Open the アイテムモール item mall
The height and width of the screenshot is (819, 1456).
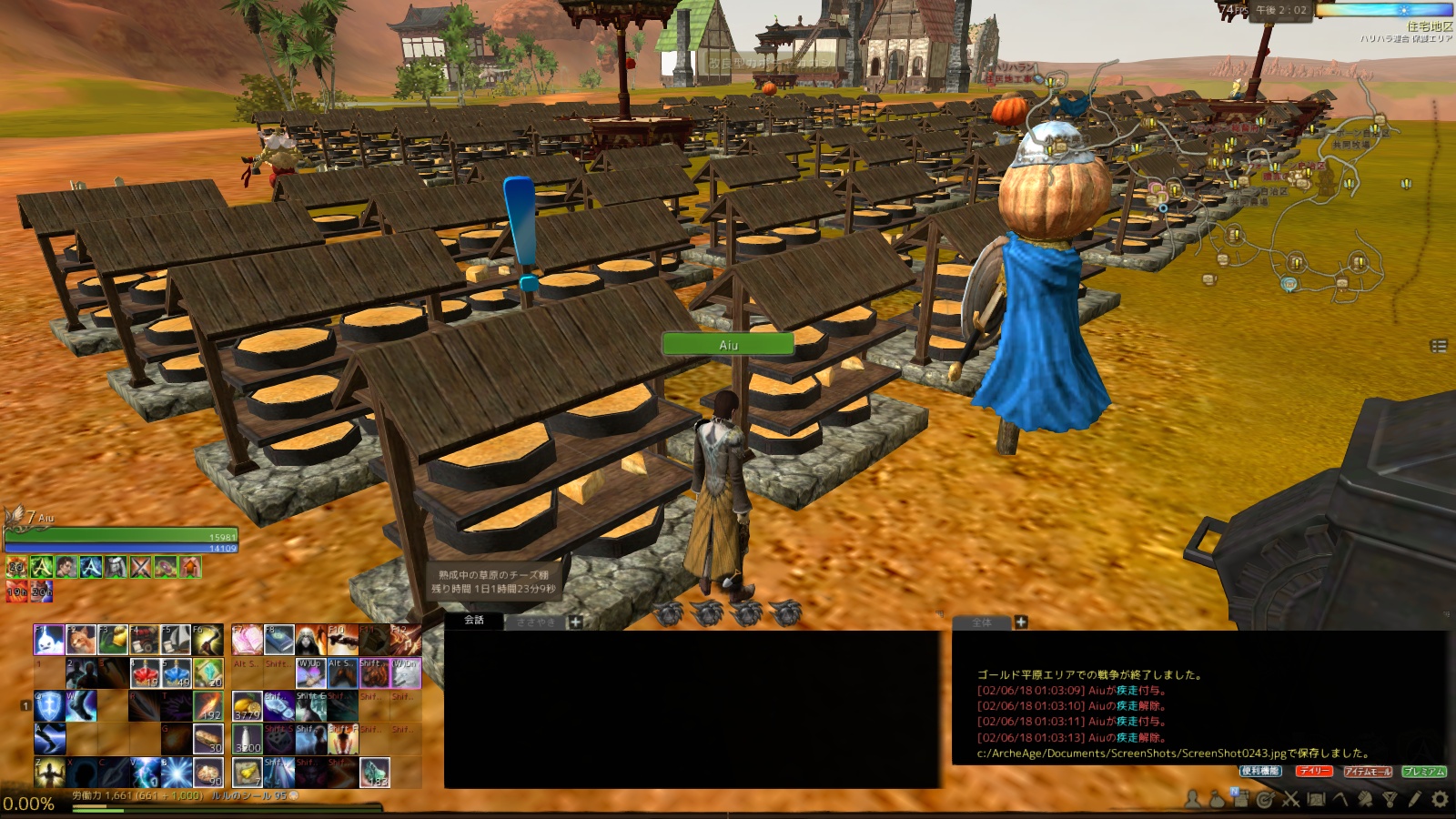pyautogui.click(x=1368, y=771)
